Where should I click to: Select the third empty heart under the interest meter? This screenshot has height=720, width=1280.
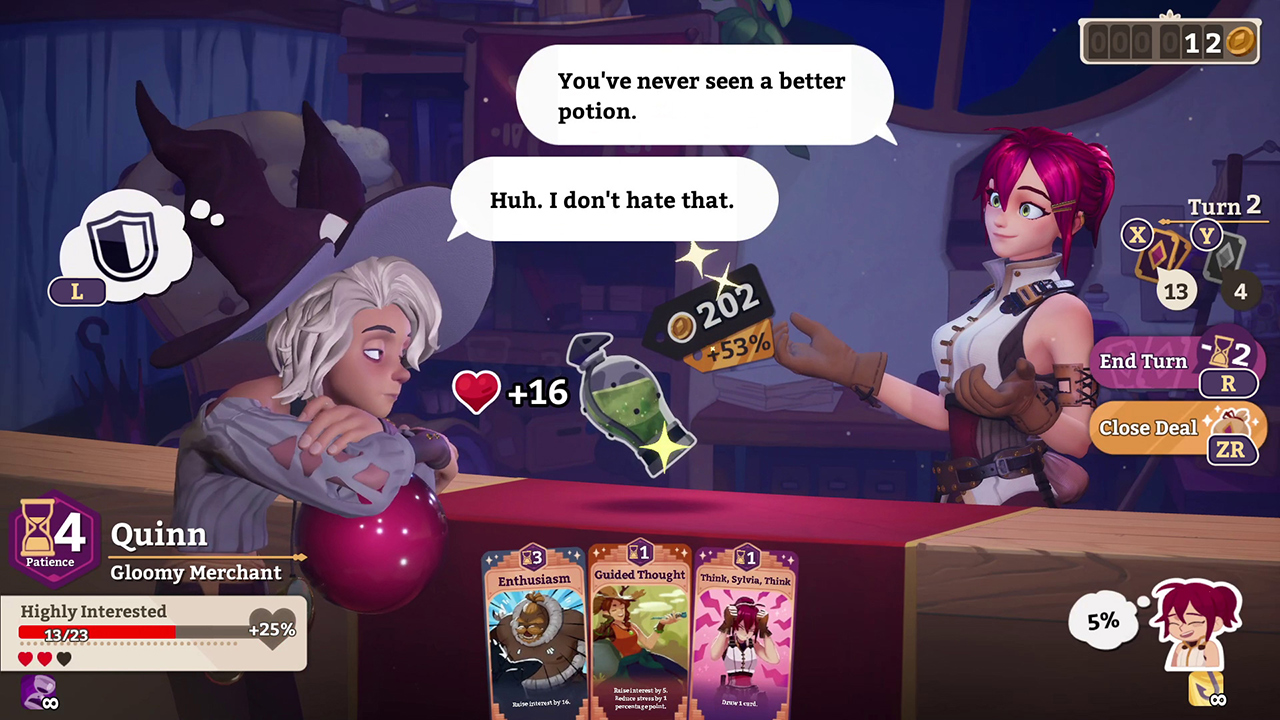click(63, 658)
